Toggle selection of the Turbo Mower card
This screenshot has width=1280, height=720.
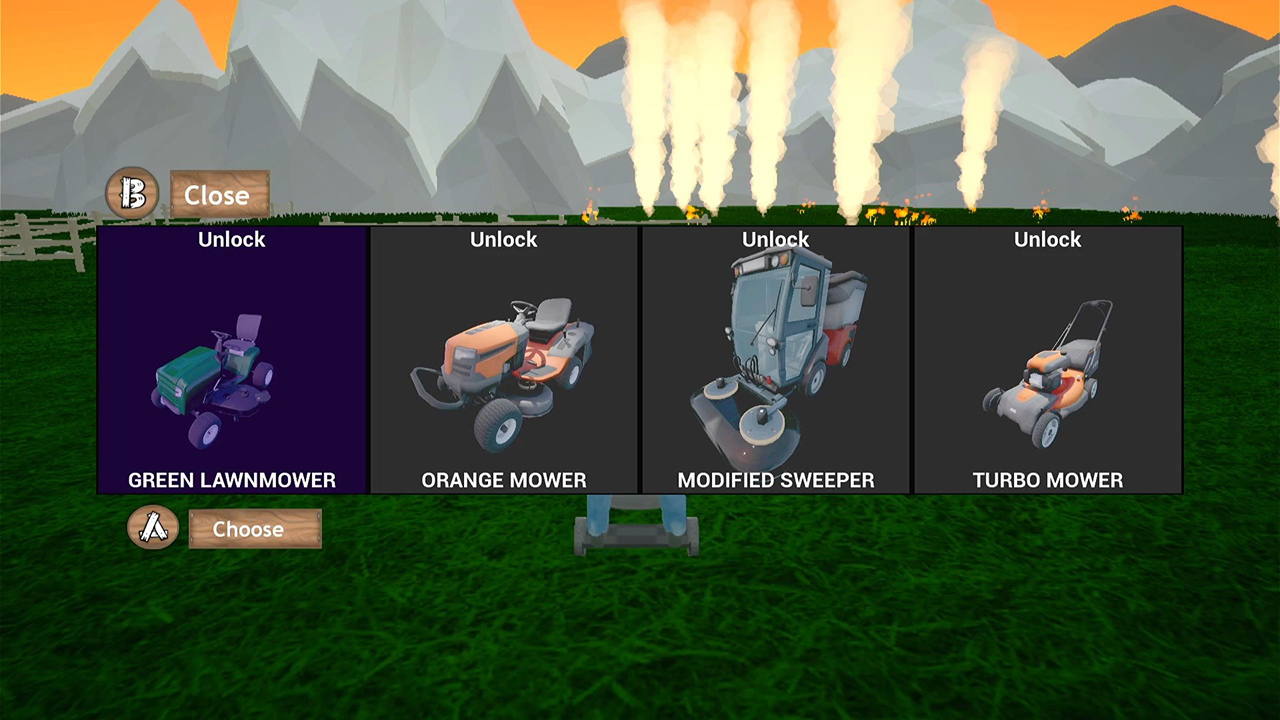click(1047, 360)
